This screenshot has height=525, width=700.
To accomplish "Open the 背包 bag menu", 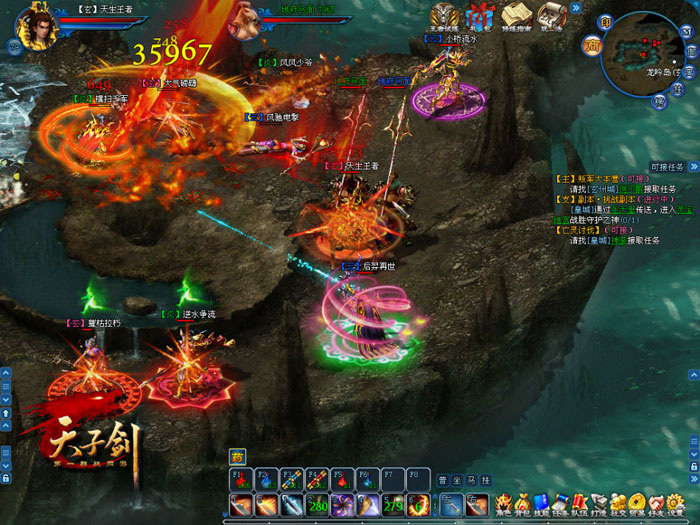I will pos(521,502).
